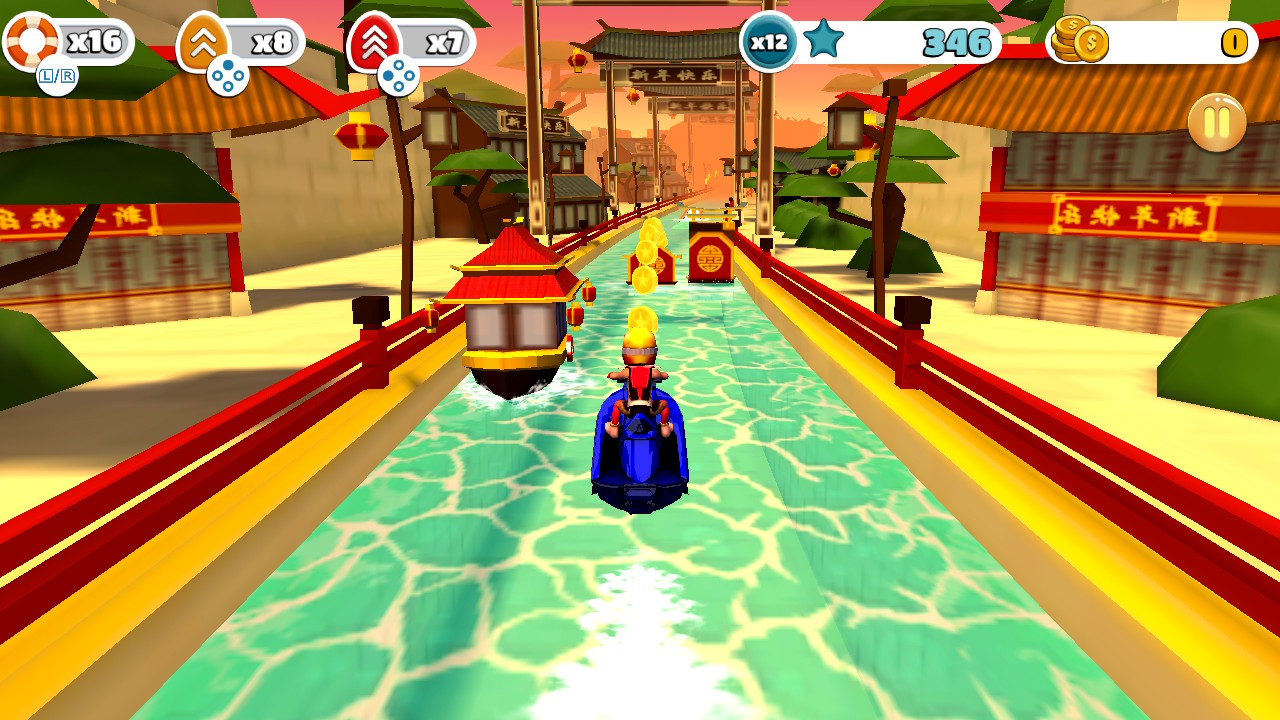Click the score counter showing 346

(x=955, y=42)
